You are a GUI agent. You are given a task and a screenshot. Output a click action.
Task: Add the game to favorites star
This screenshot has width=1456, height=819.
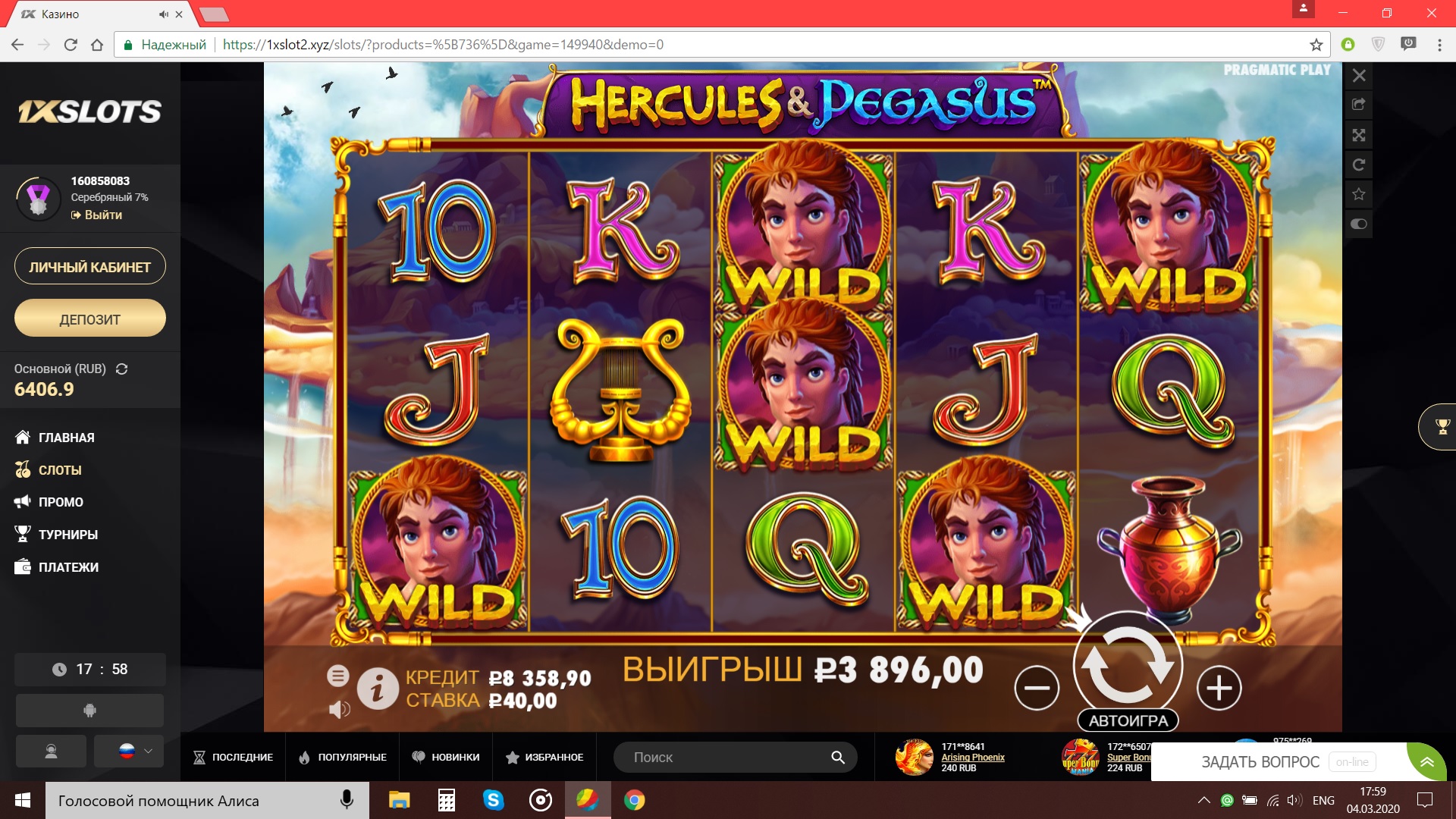(x=1359, y=194)
